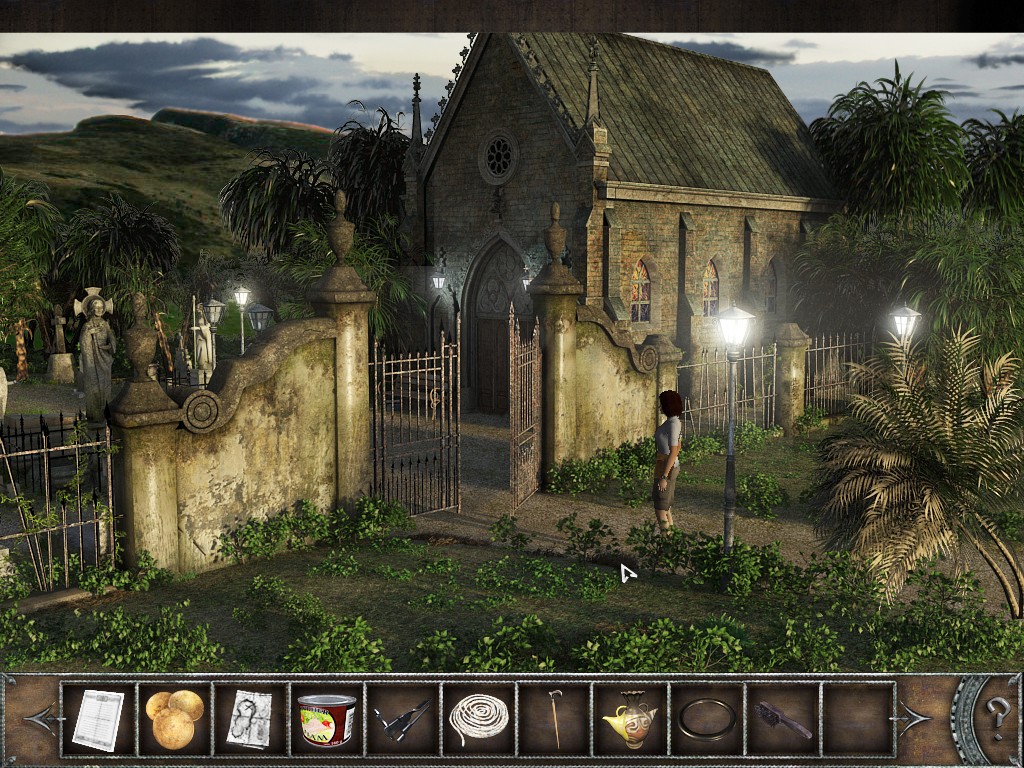Select the paper document in inventory

pos(98,719)
